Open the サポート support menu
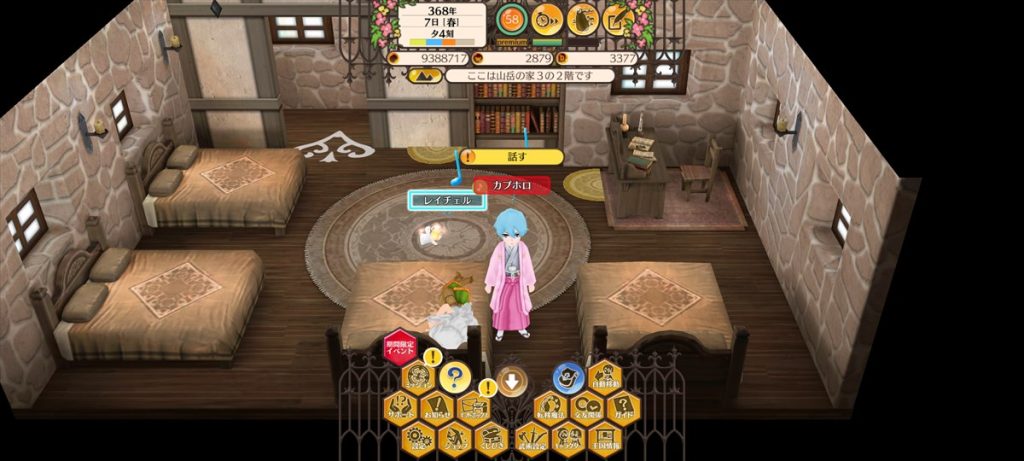Screen dimensions: 1024x461 tap(400, 408)
